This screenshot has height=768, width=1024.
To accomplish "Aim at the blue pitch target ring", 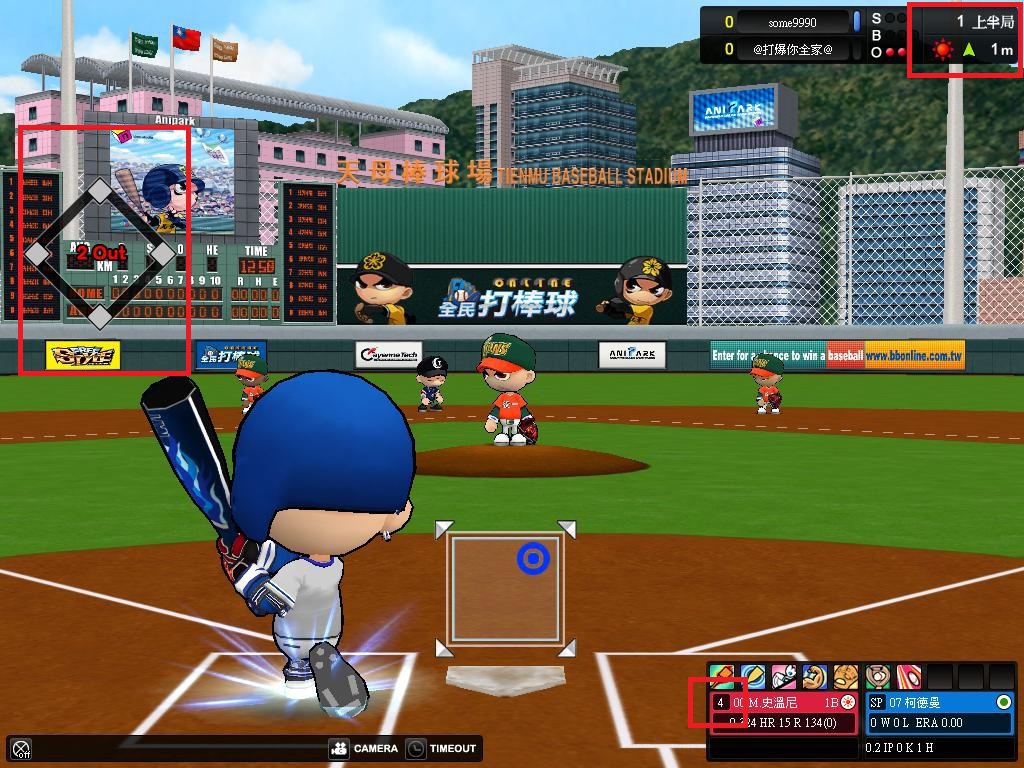I will [534, 559].
